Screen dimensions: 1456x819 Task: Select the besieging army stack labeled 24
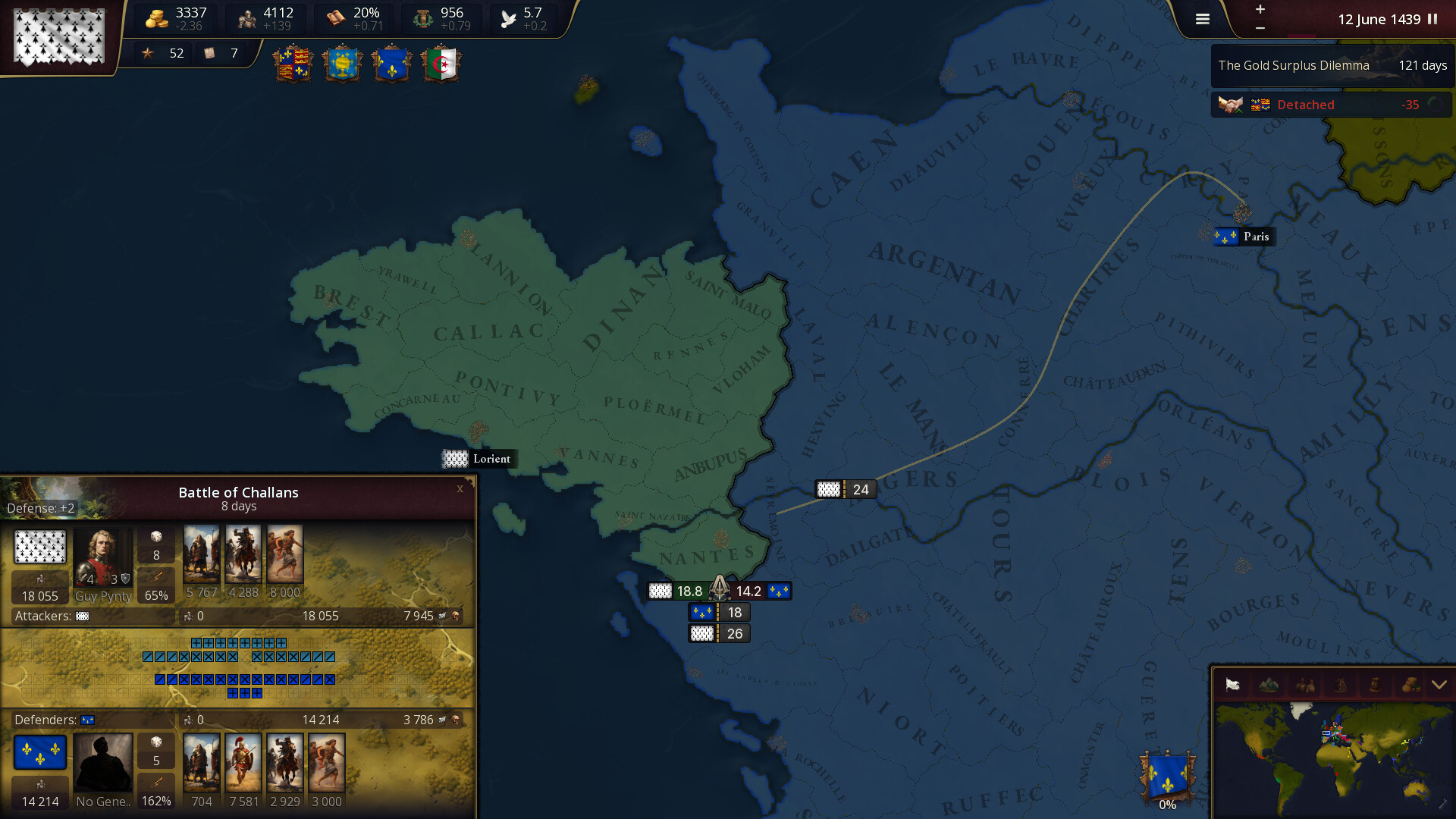coord(845,489)
